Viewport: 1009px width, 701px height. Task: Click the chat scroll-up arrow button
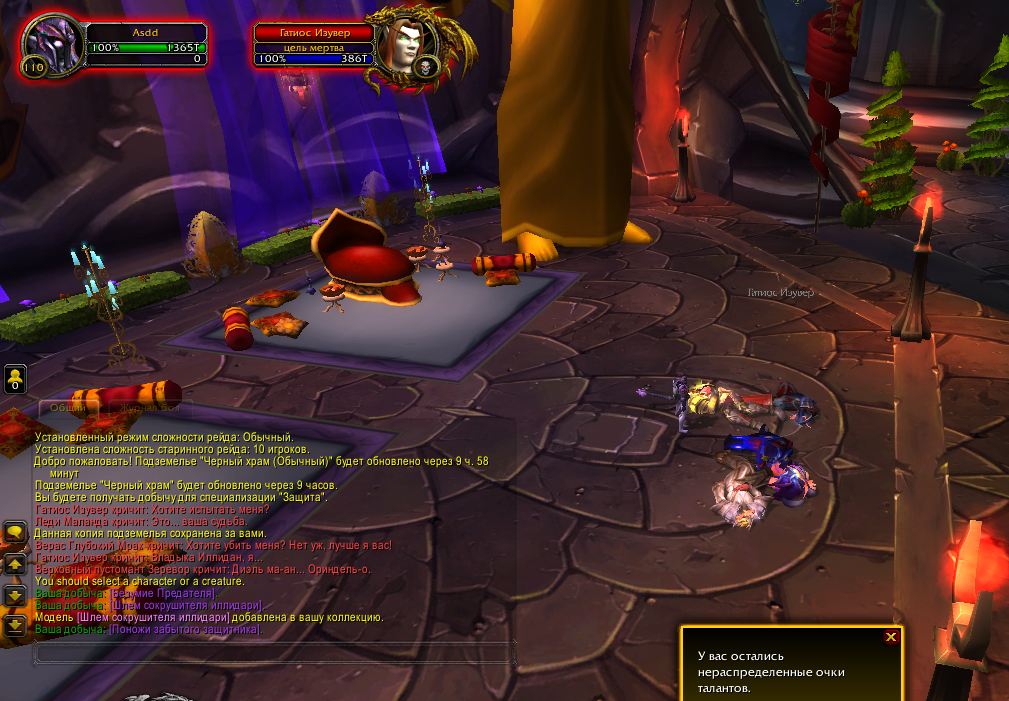(x=15, y=564)
